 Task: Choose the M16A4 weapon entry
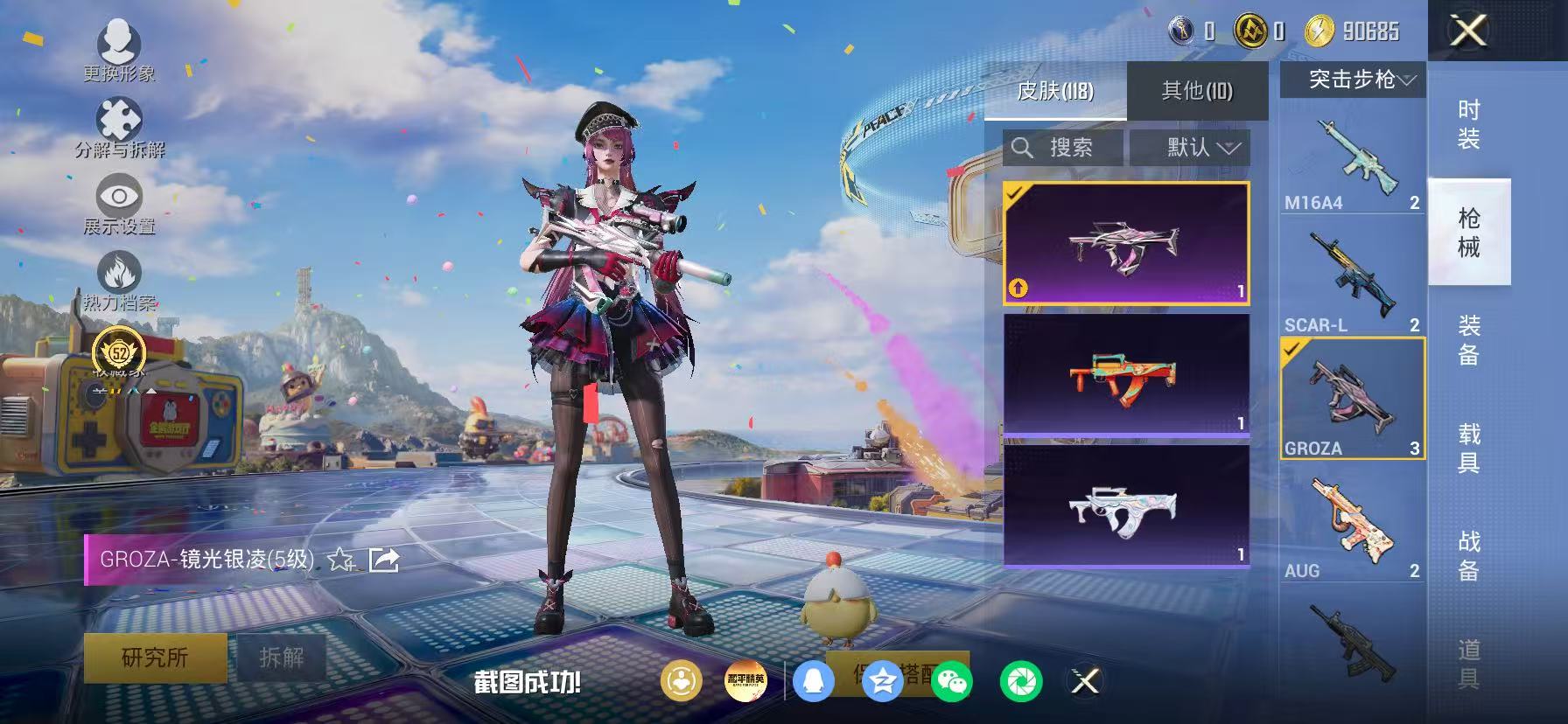[x=1353, y=163]
